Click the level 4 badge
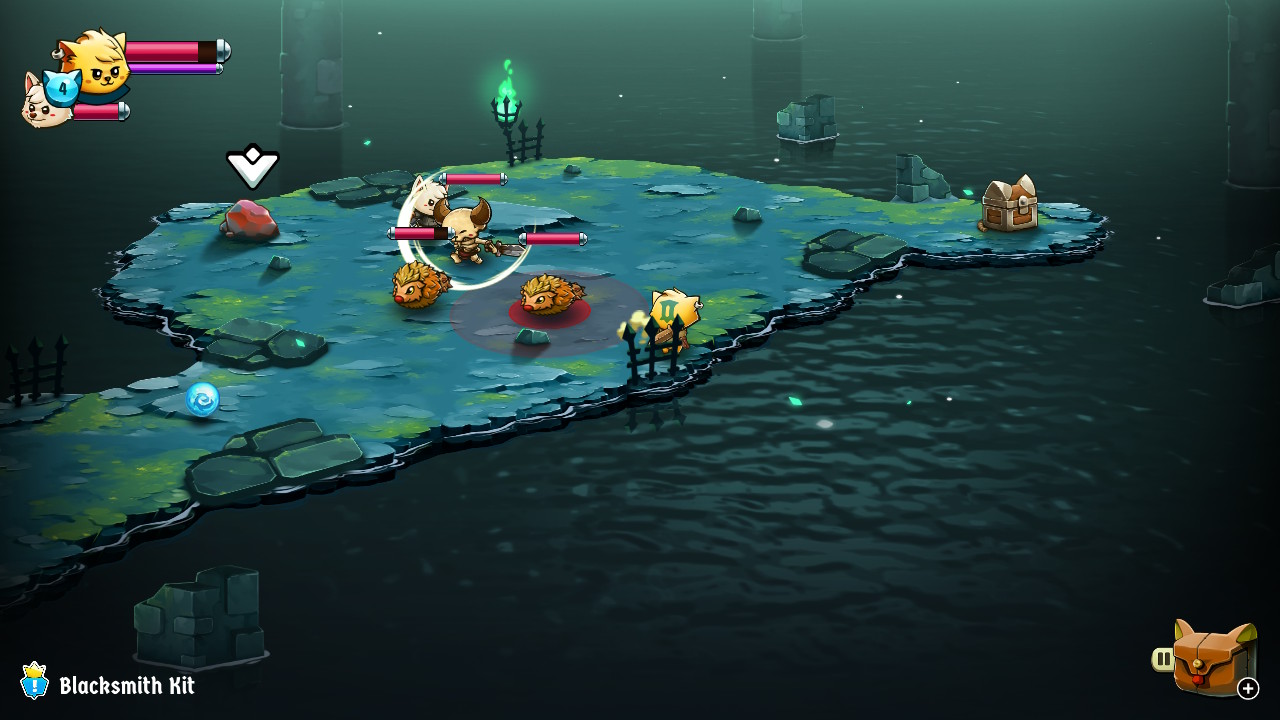The height and width of the screenshot is (720, 1280). point(60,90)
